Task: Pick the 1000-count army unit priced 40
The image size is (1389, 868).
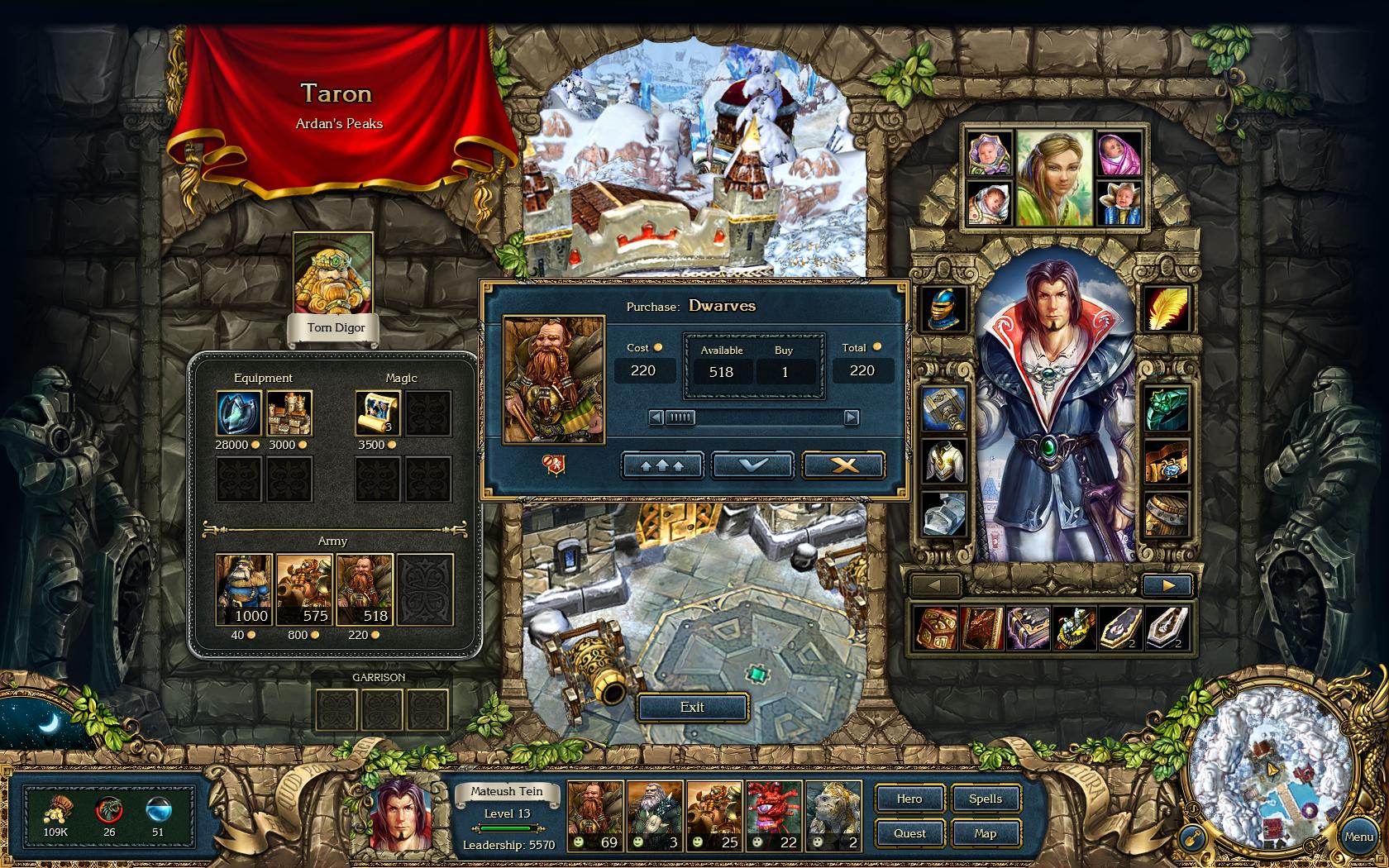Action: [244, 589]
